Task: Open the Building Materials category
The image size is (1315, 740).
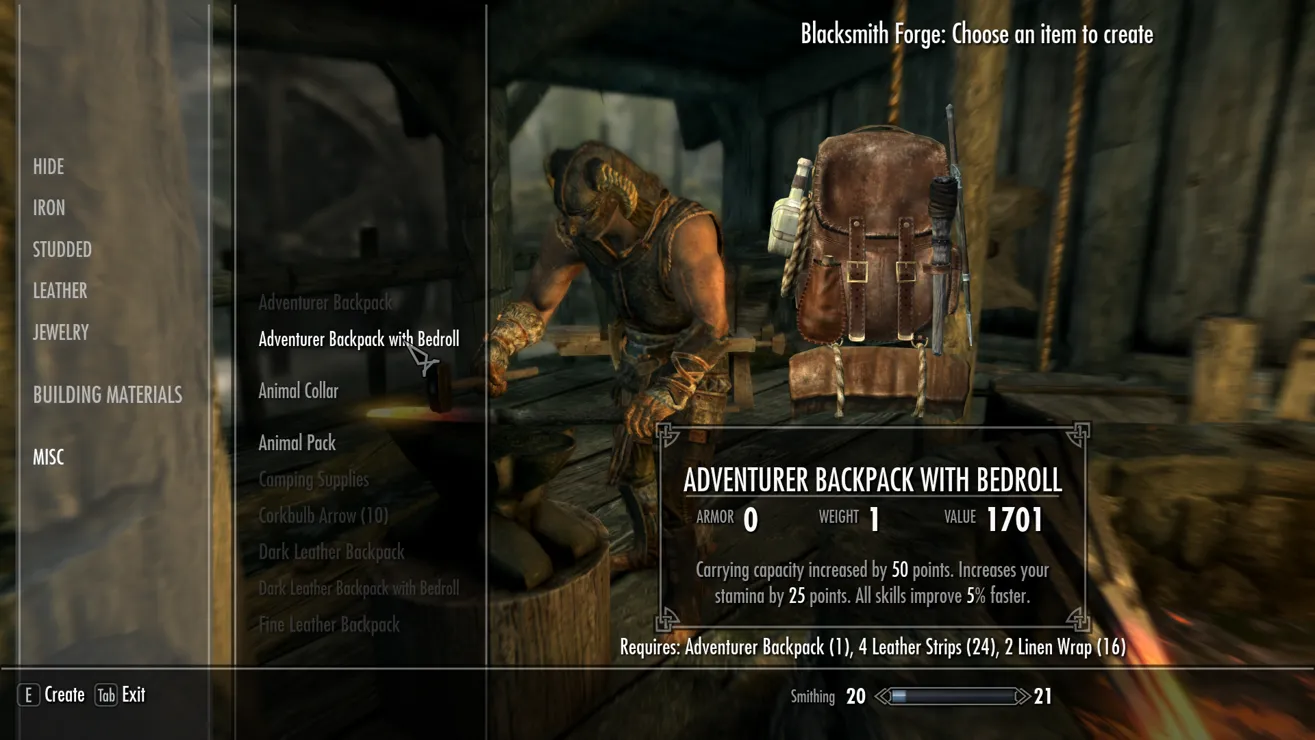Action: click(x=107, y=395)
